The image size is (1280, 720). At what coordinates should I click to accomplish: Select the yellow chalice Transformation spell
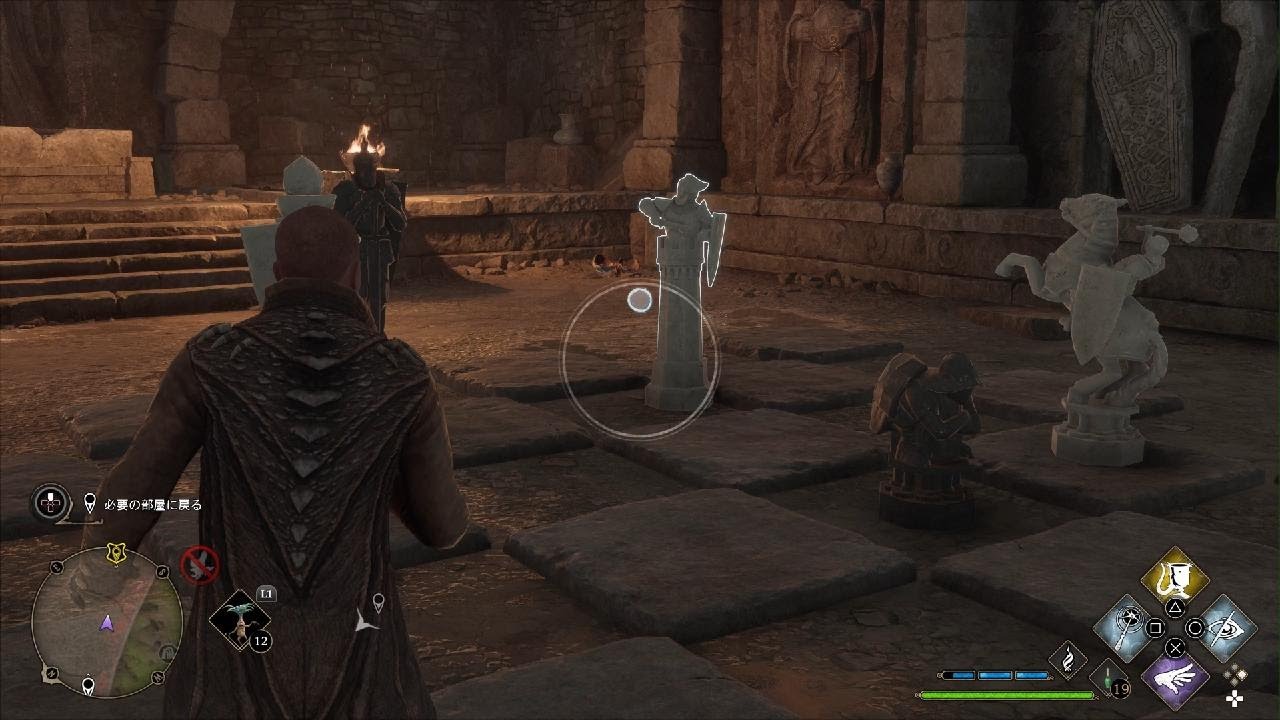[1175, 579]
